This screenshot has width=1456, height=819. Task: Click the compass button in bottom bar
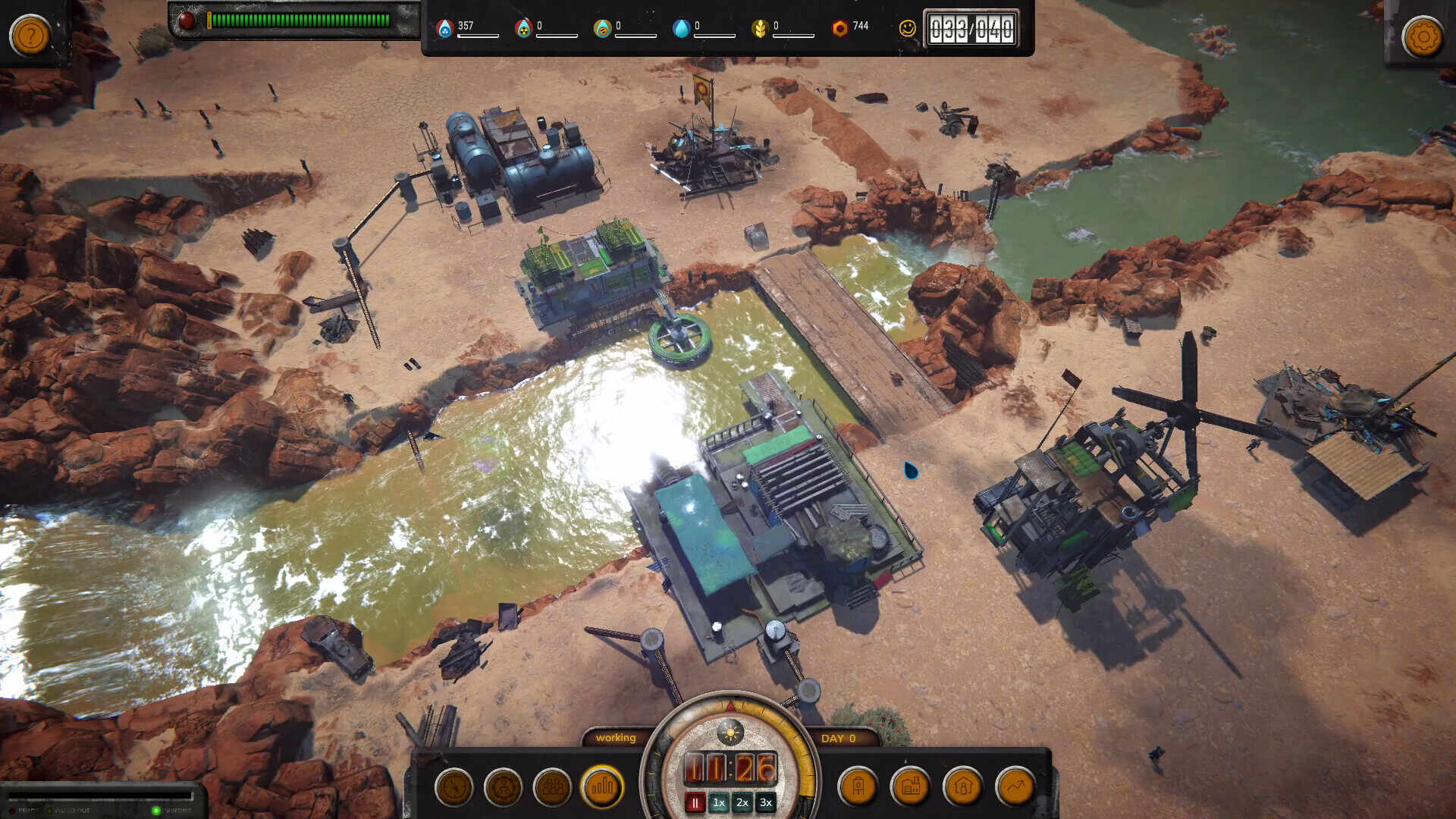pyautogui.click(x=454, y=787)
